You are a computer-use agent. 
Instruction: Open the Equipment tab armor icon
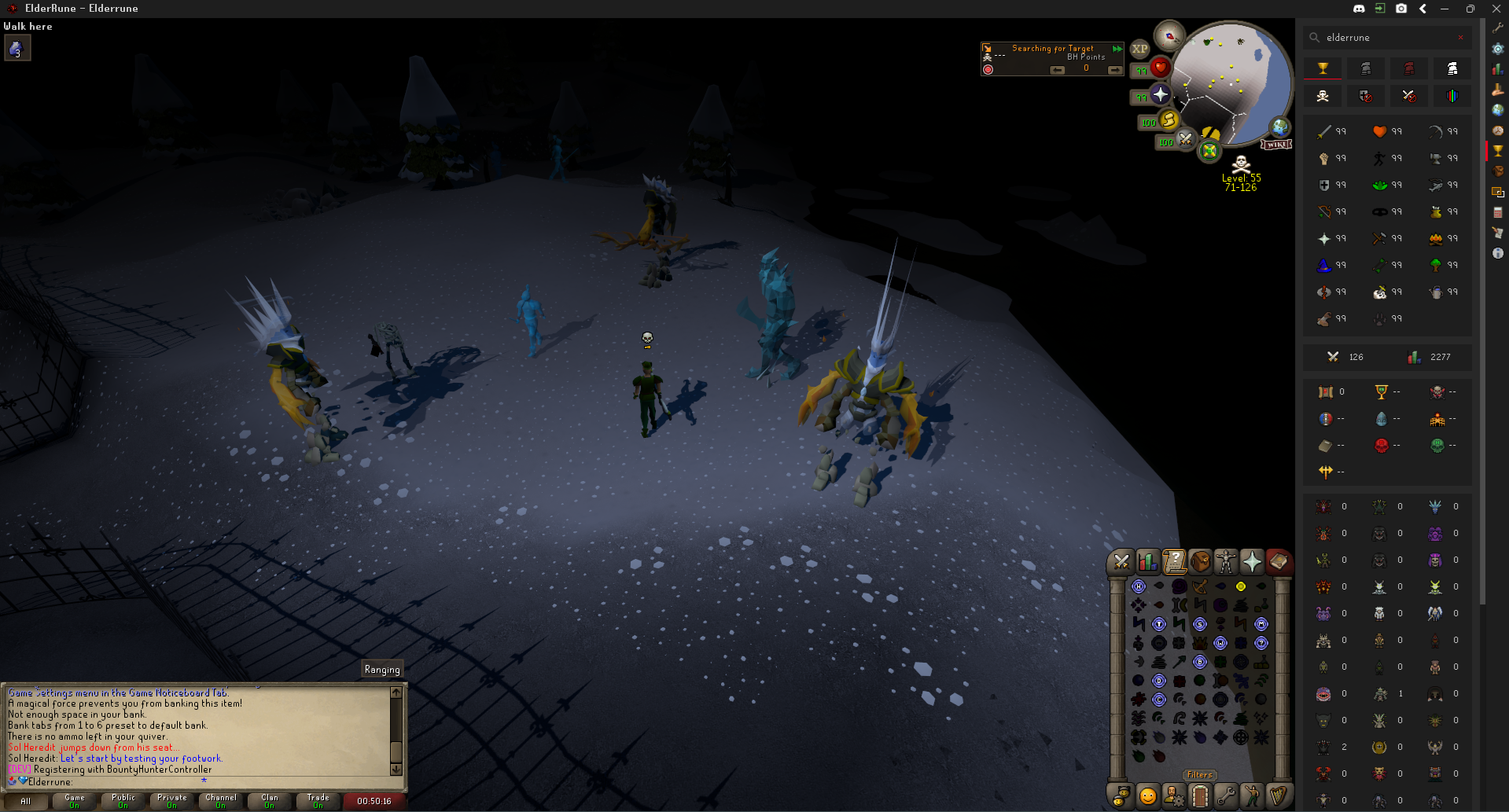point(1227,561)
